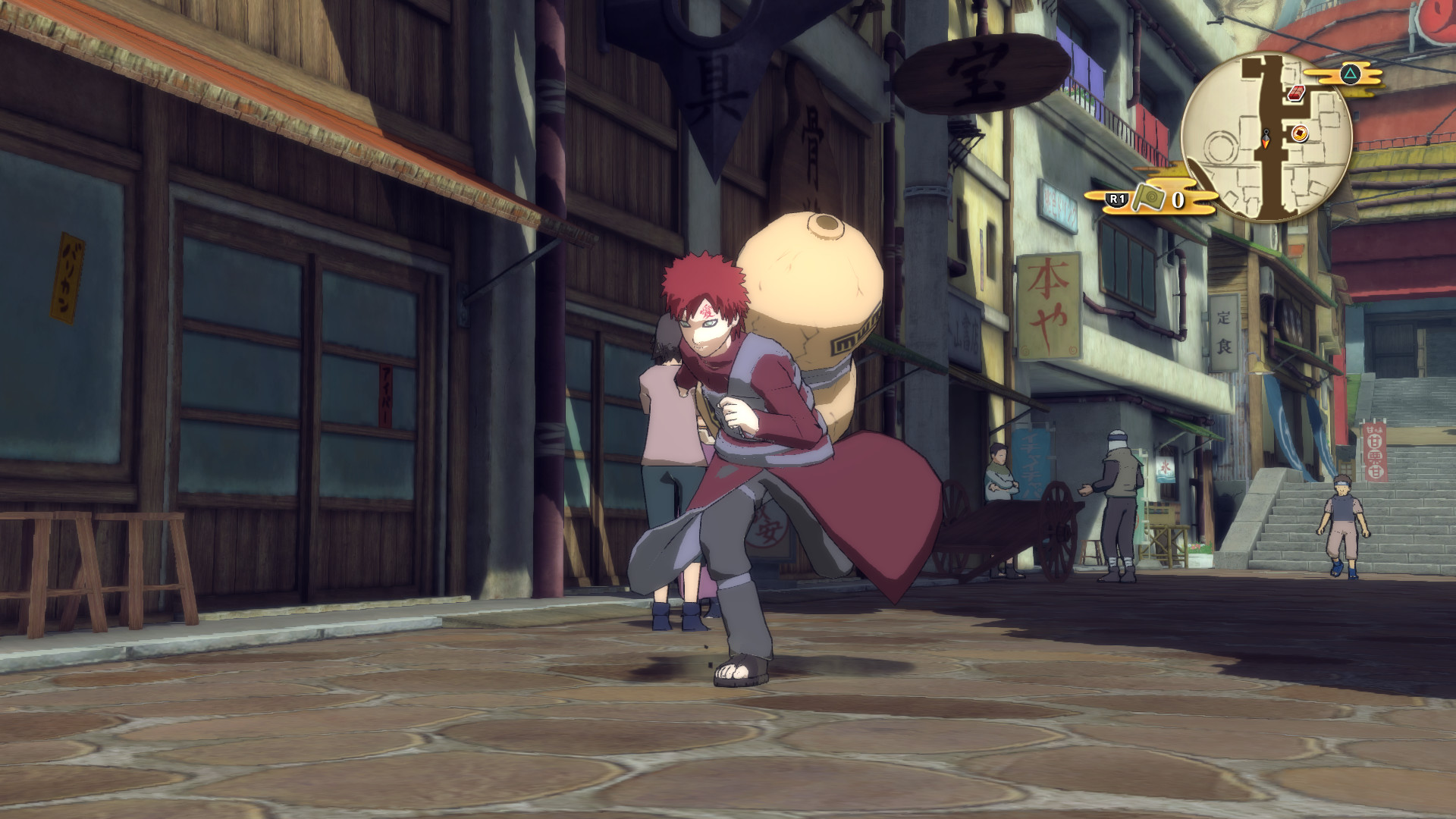Select the scroll counter showing 0
Viewport: 1456px width, 819px height.
point(1178,200)
